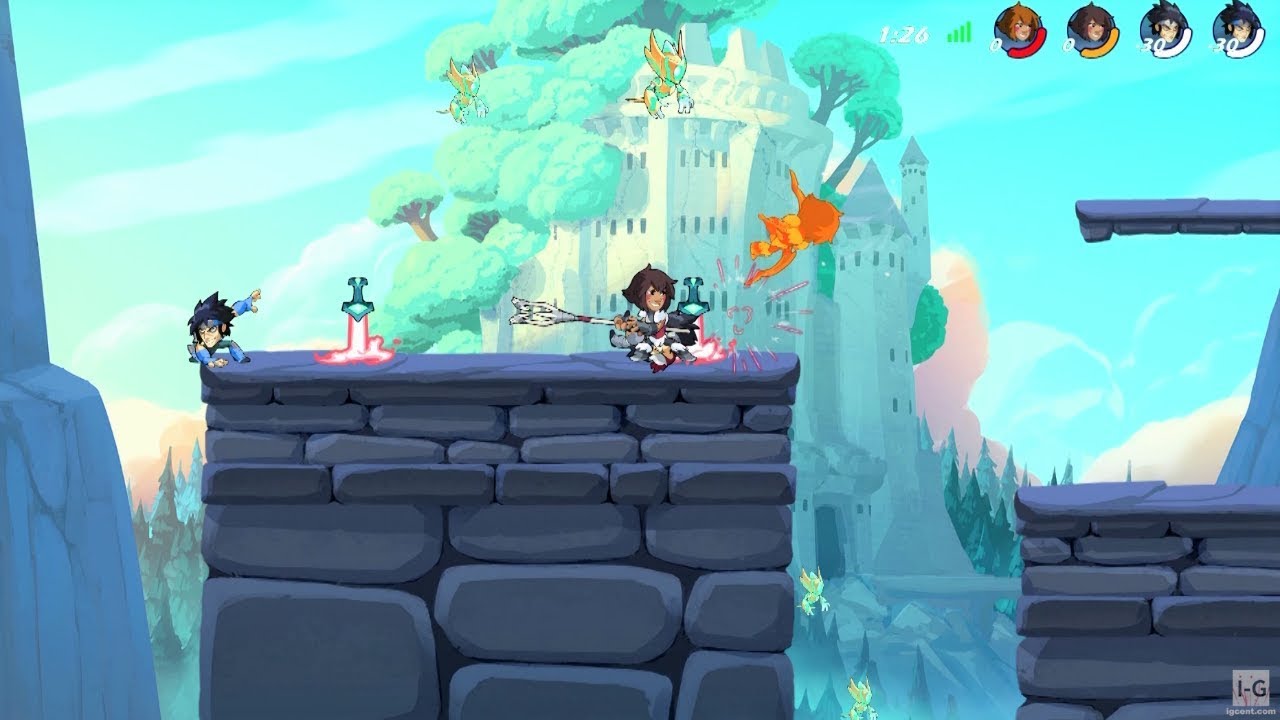This screenshot has width=1280, height=720.
Task: Select the orange-haired player portrait with red damage arc
Action: [x=1019, y=29]
